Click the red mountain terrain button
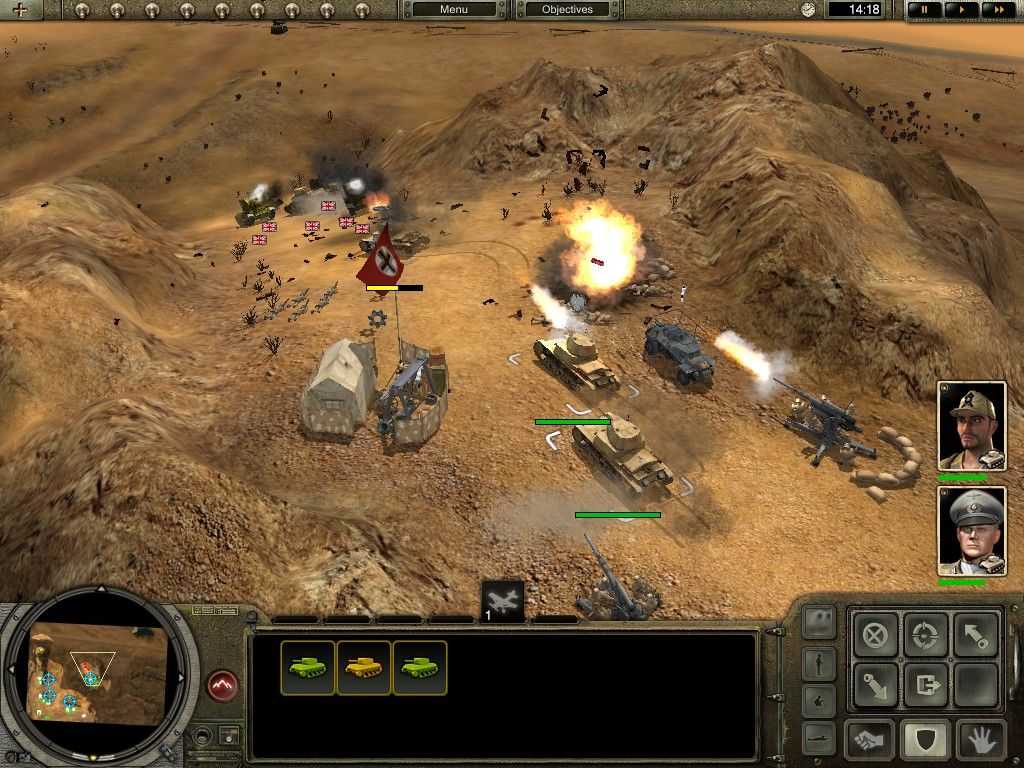Screen dimensions: 1024x768 [222, 686]
